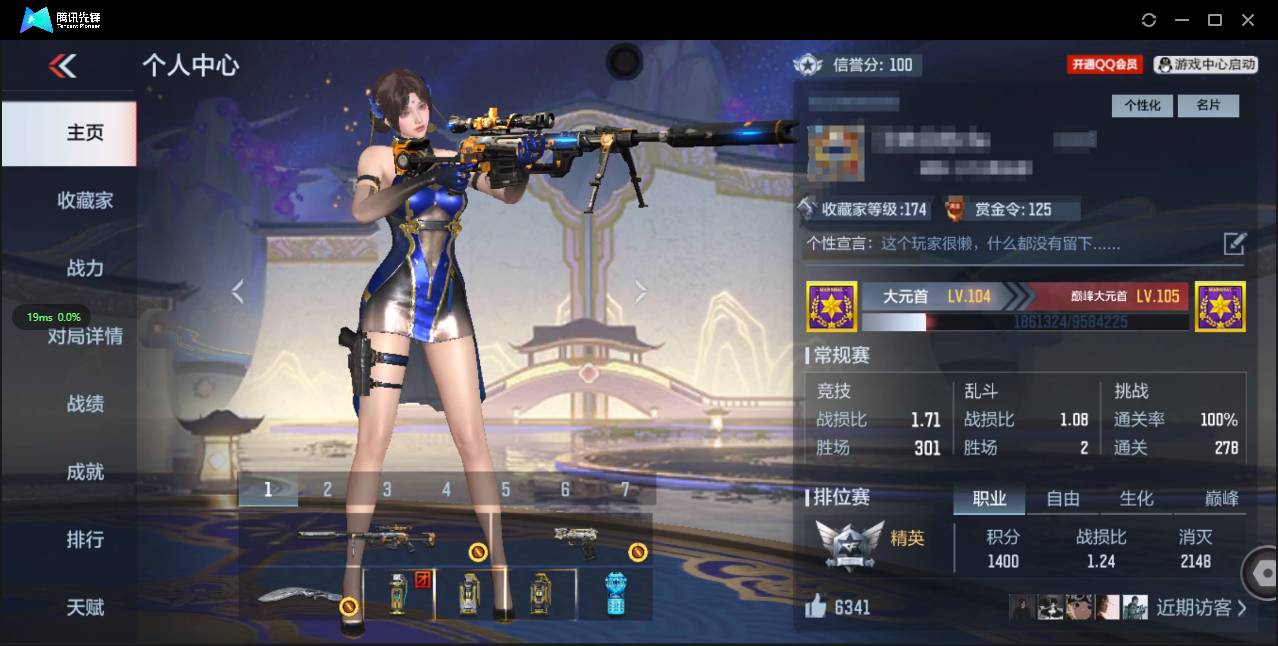
Task: Switch ranked stats to 巅峰 tab
Action: [x=1221, y=498]
